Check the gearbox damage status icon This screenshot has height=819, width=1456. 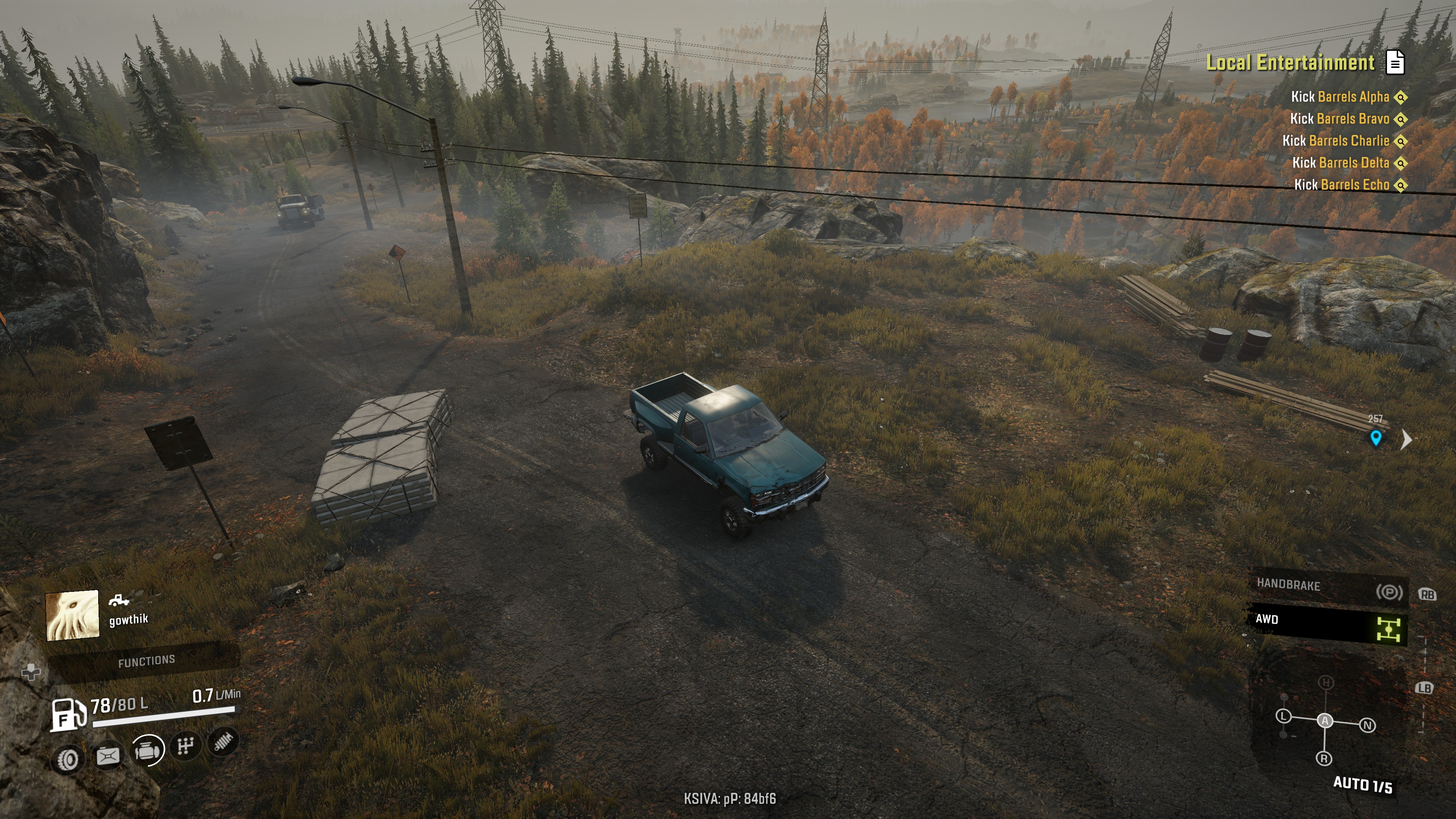186,746
